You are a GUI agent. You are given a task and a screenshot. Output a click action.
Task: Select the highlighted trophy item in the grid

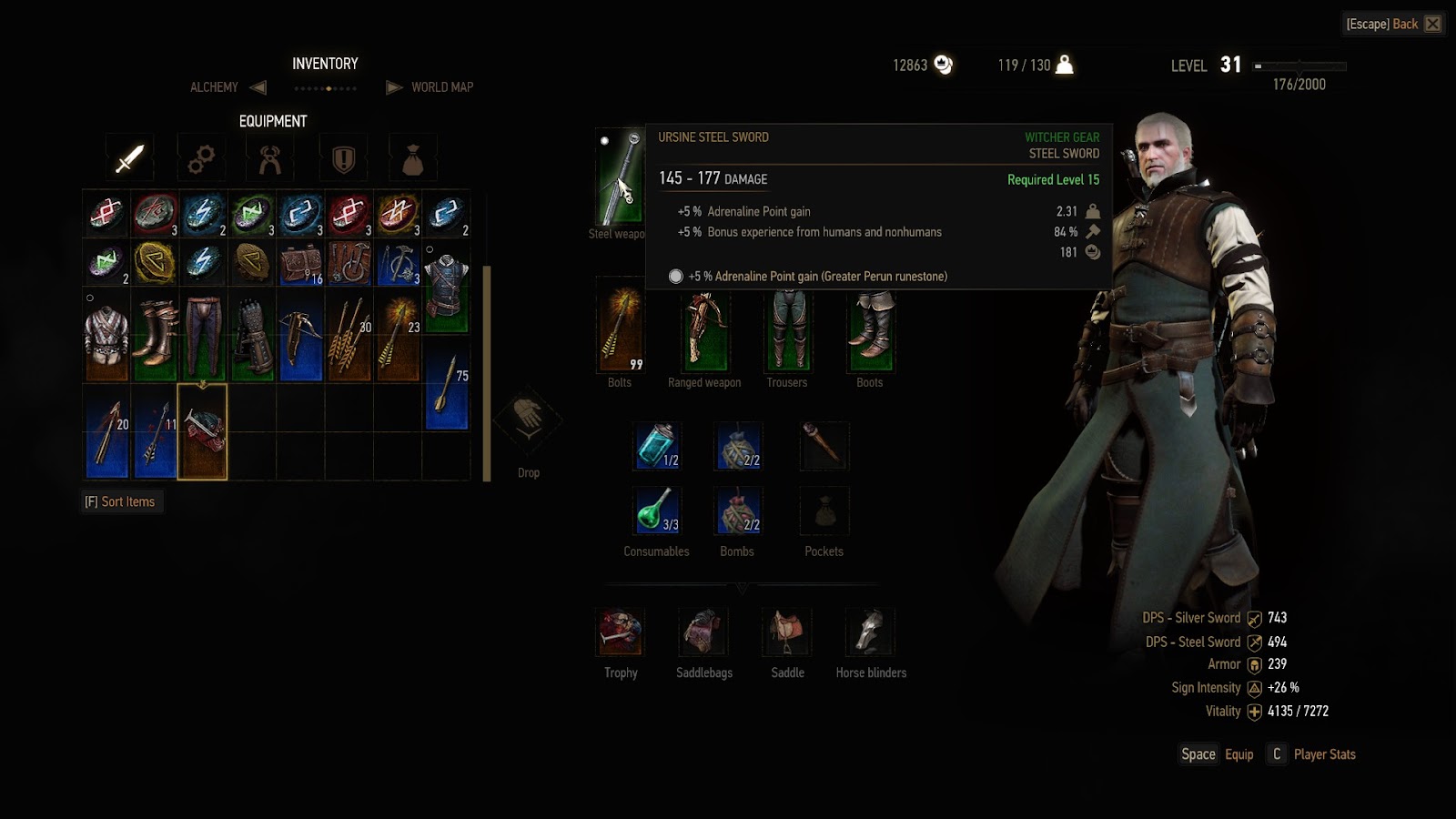202,430
